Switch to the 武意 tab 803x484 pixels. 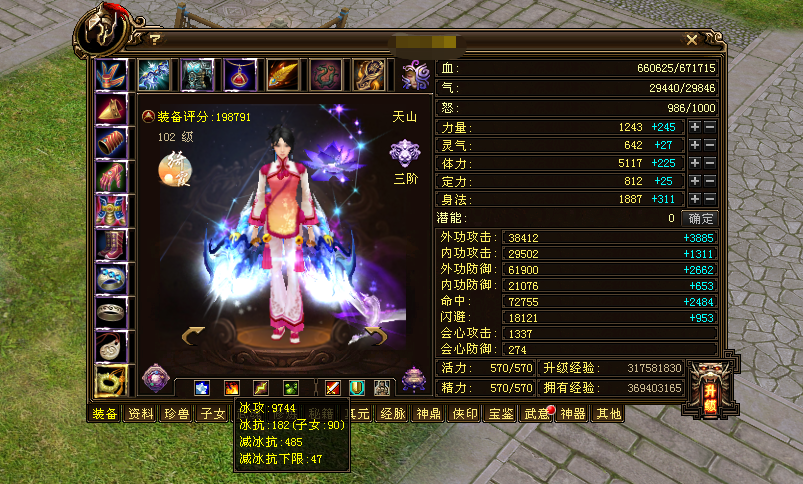pos(535,414)
